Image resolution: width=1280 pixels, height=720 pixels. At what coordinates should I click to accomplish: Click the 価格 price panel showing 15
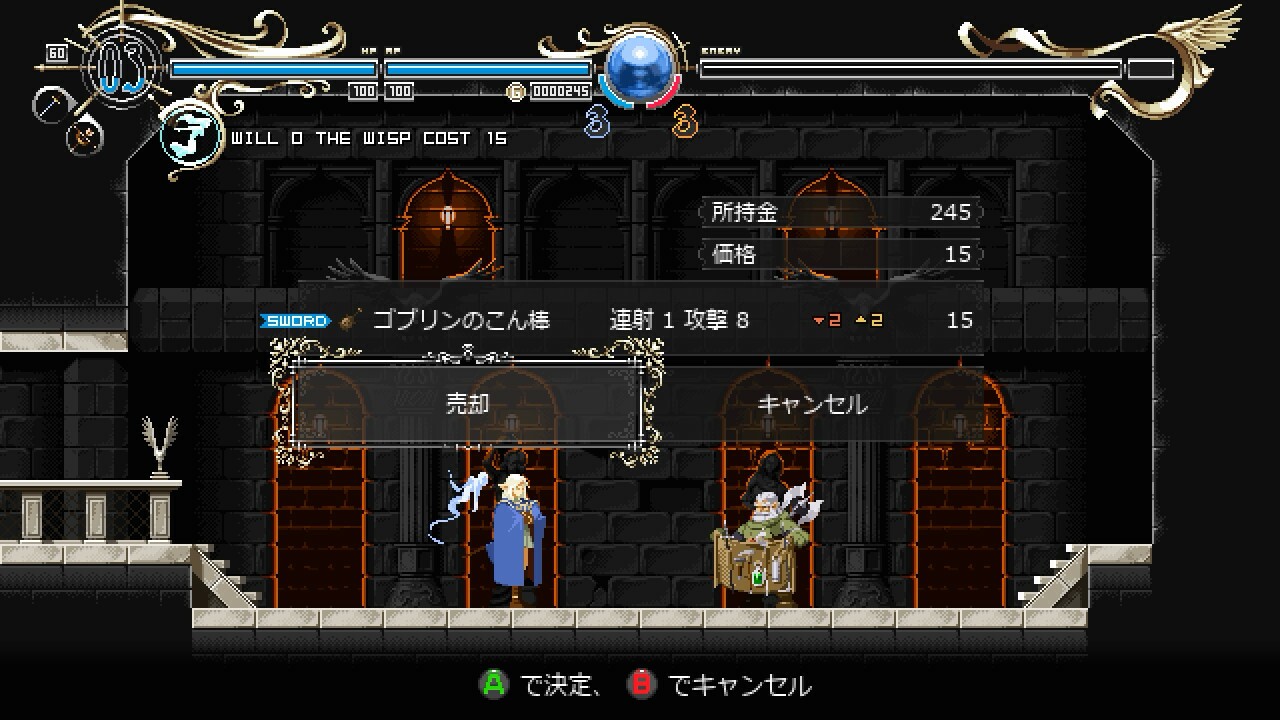(x=838, y=254)
